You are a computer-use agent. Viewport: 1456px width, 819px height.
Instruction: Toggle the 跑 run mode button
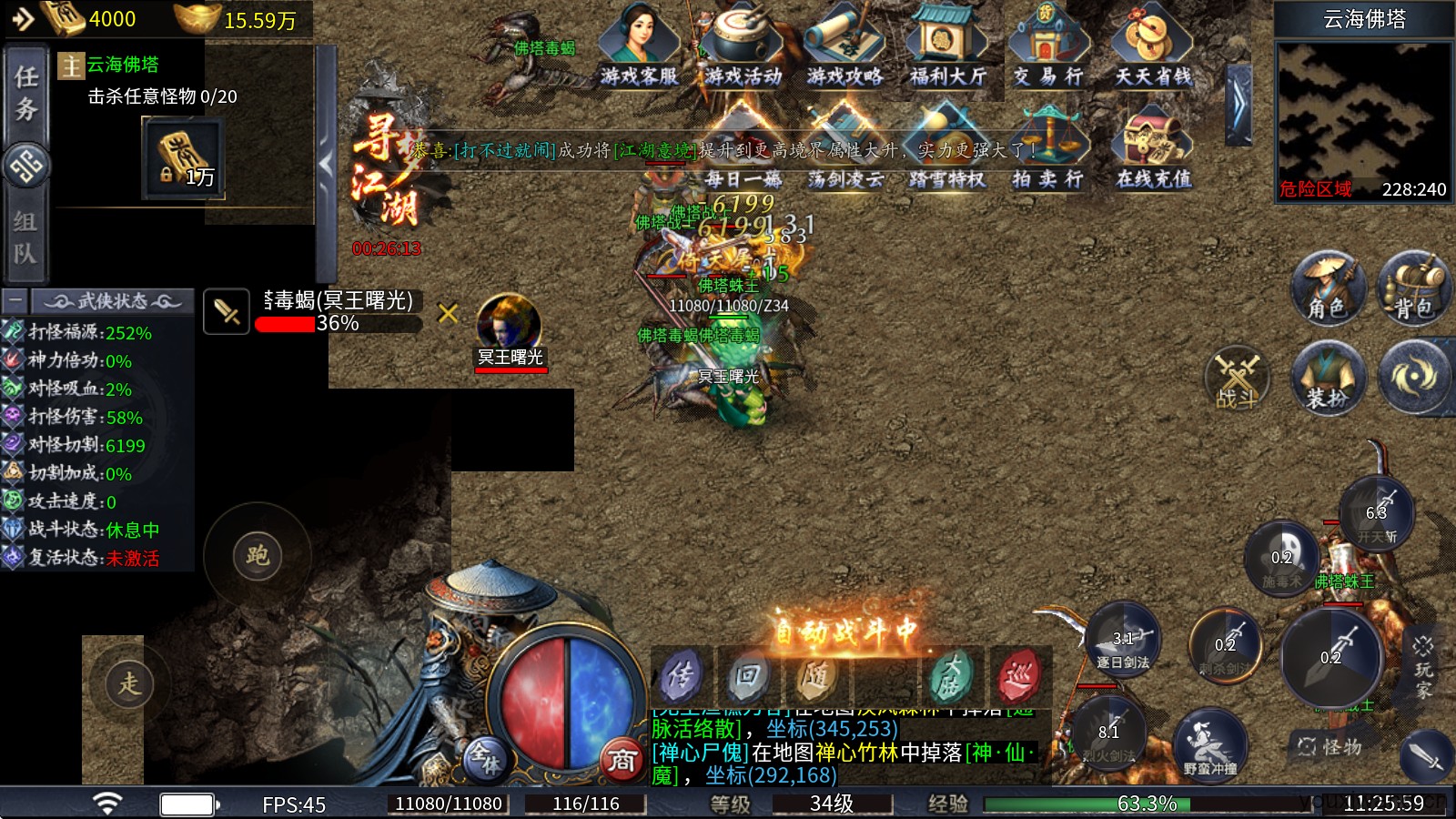coord(258,555)
